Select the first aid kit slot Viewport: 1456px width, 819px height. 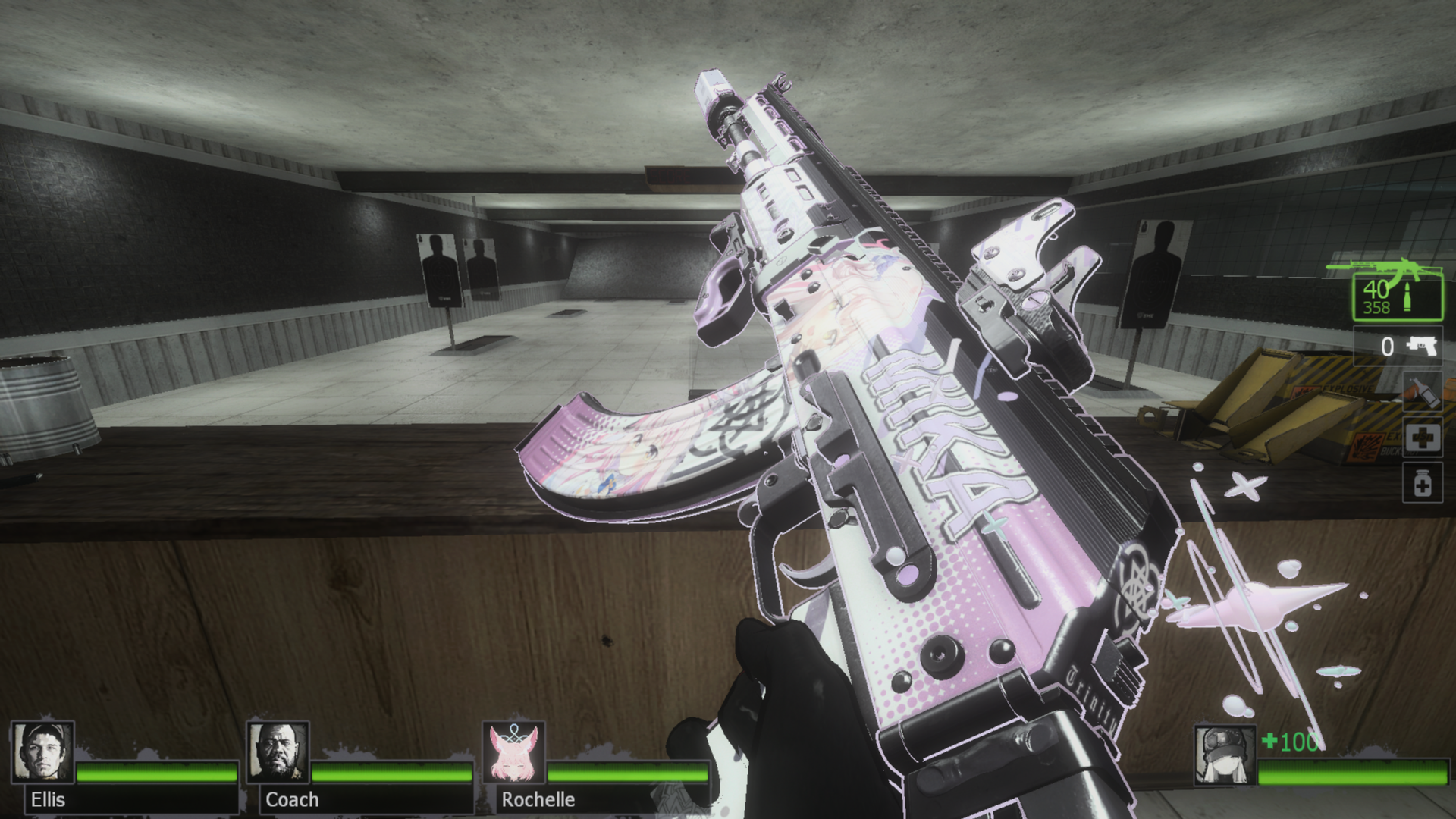pos(1422,438)
